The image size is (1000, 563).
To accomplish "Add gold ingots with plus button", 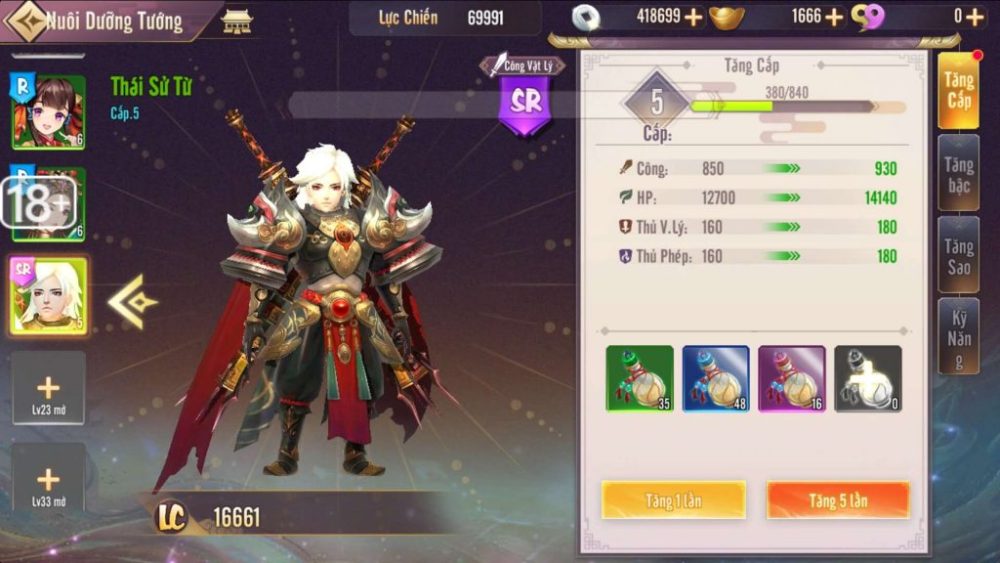I will 834,16.
